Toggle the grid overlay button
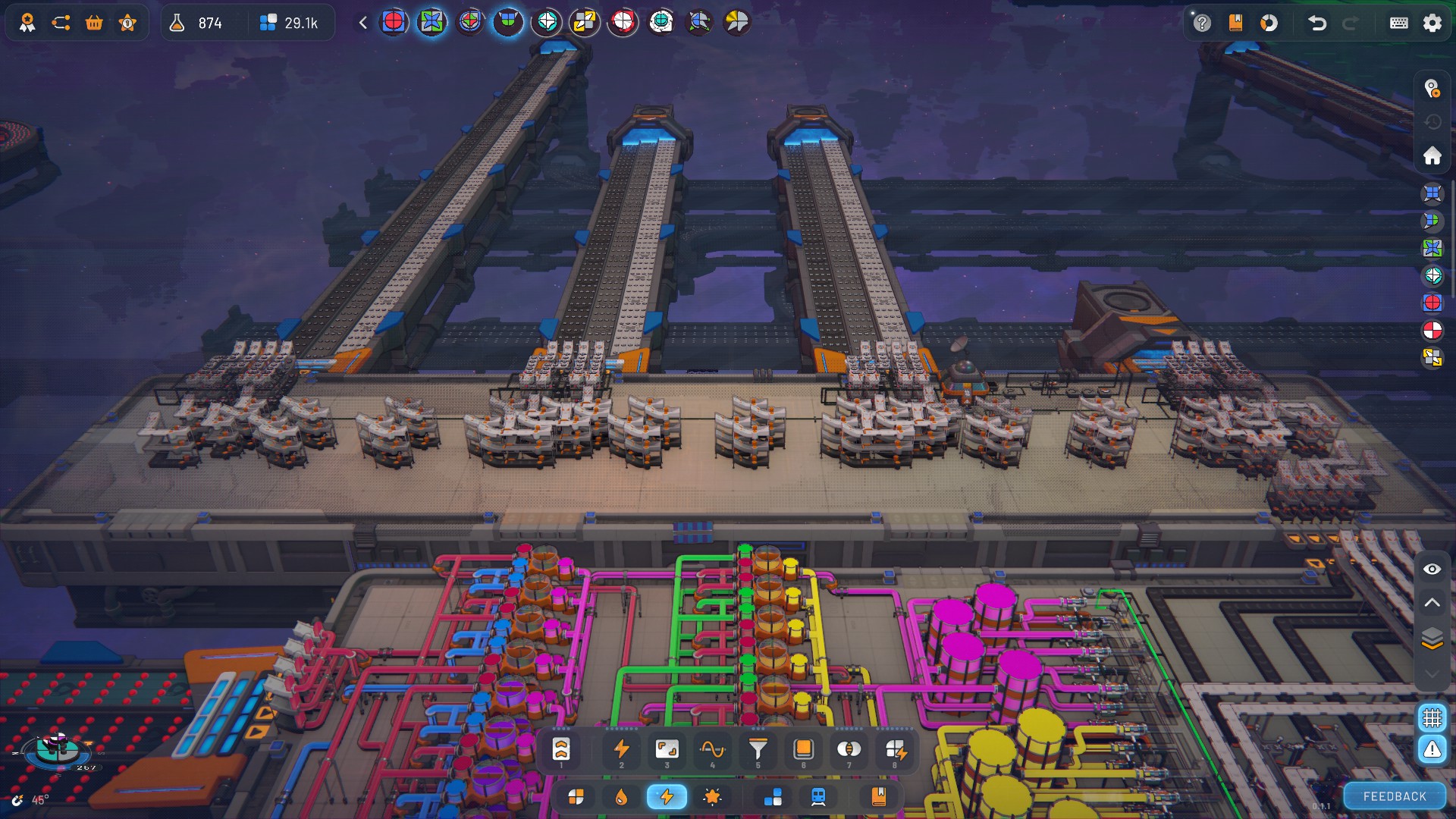The image size is (1456, 819). (x=1432, y=717)
